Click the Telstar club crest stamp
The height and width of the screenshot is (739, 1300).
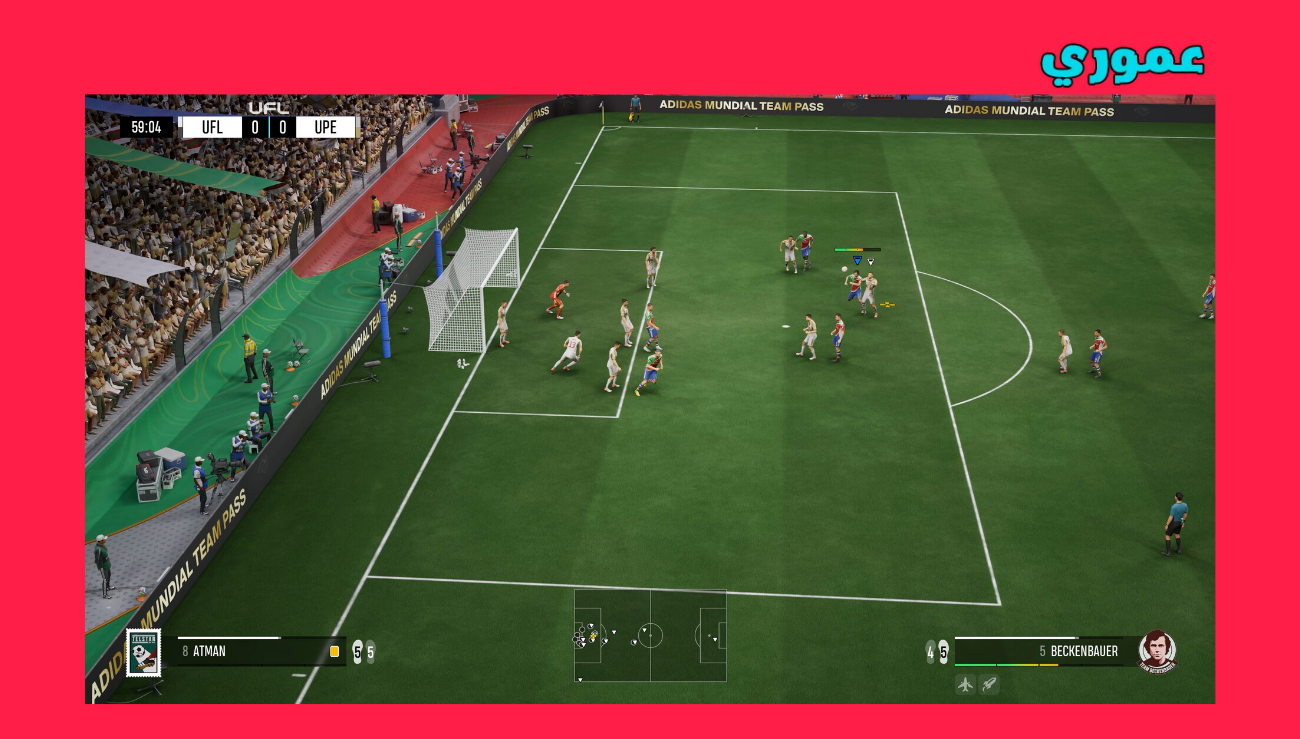[144, 653]
